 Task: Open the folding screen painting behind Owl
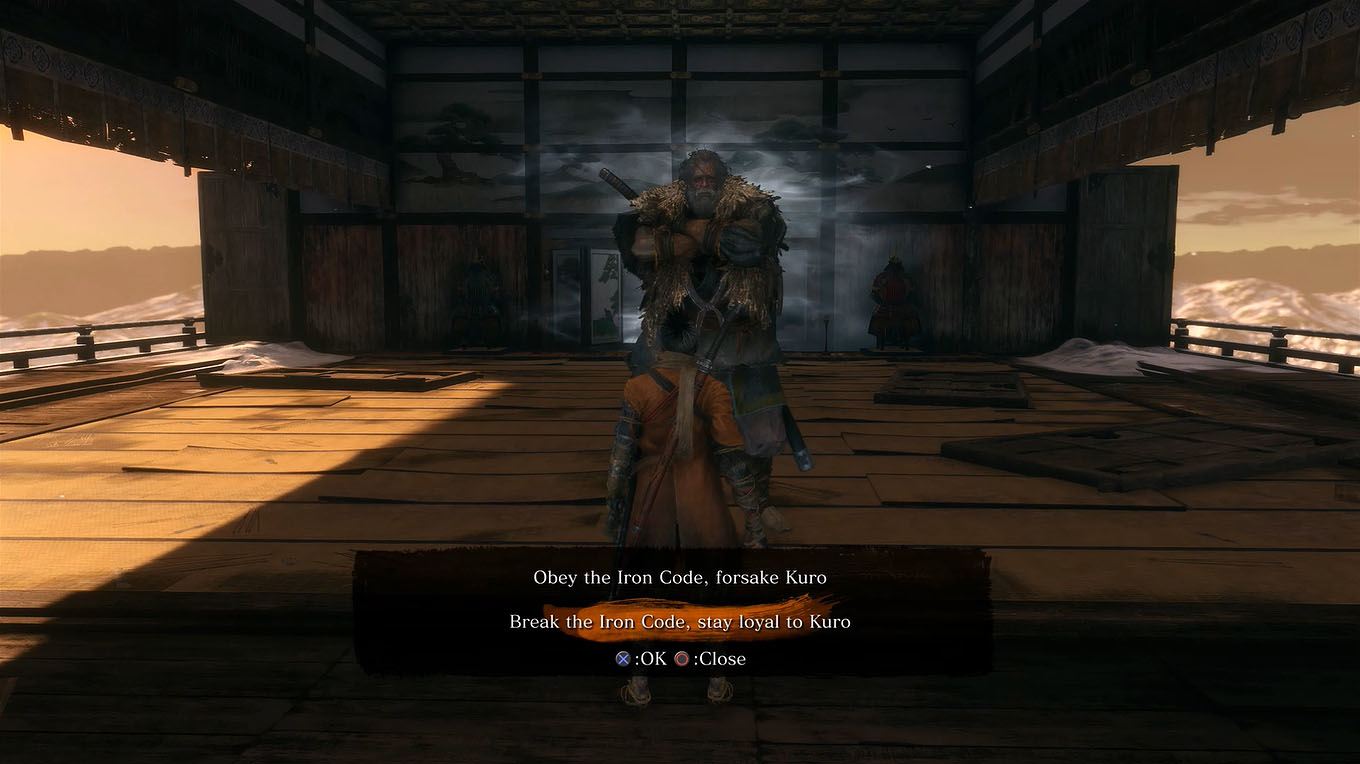(x=584, y=295)
